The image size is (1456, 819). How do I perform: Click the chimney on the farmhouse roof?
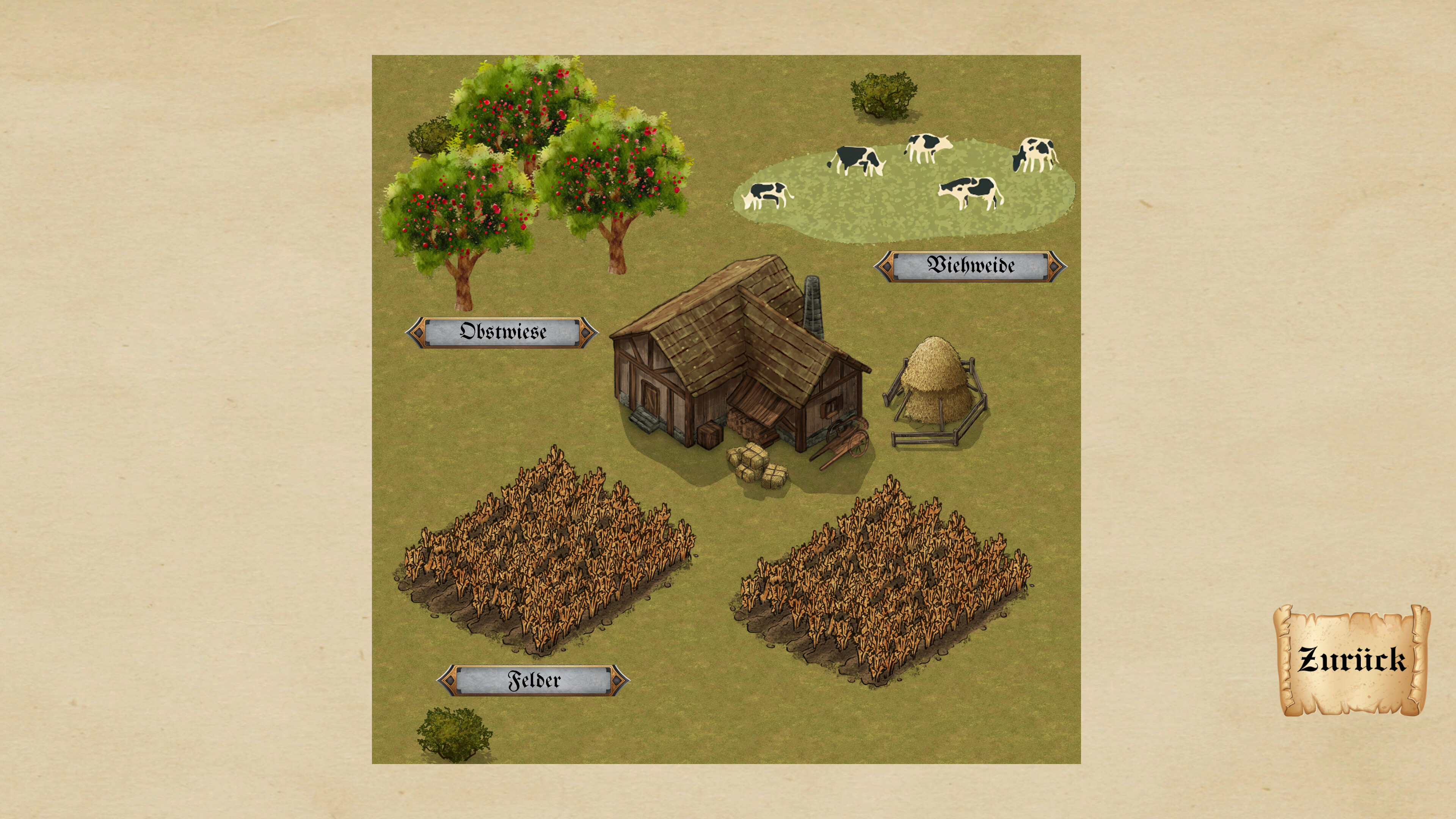(814, 304)
